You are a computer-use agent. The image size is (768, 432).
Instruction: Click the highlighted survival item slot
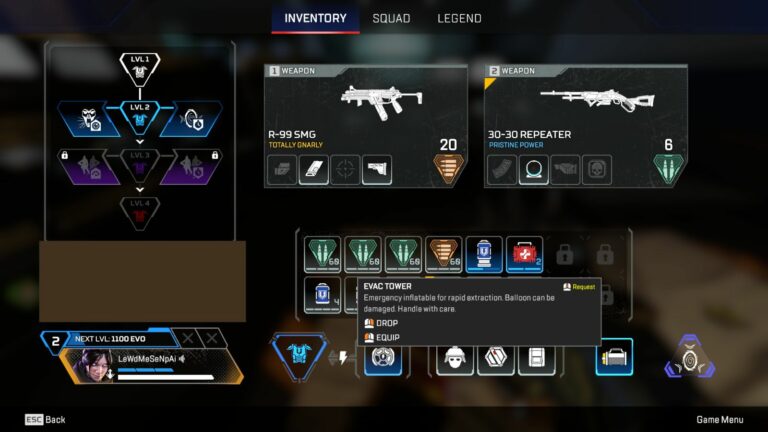[x=614, y=357]
